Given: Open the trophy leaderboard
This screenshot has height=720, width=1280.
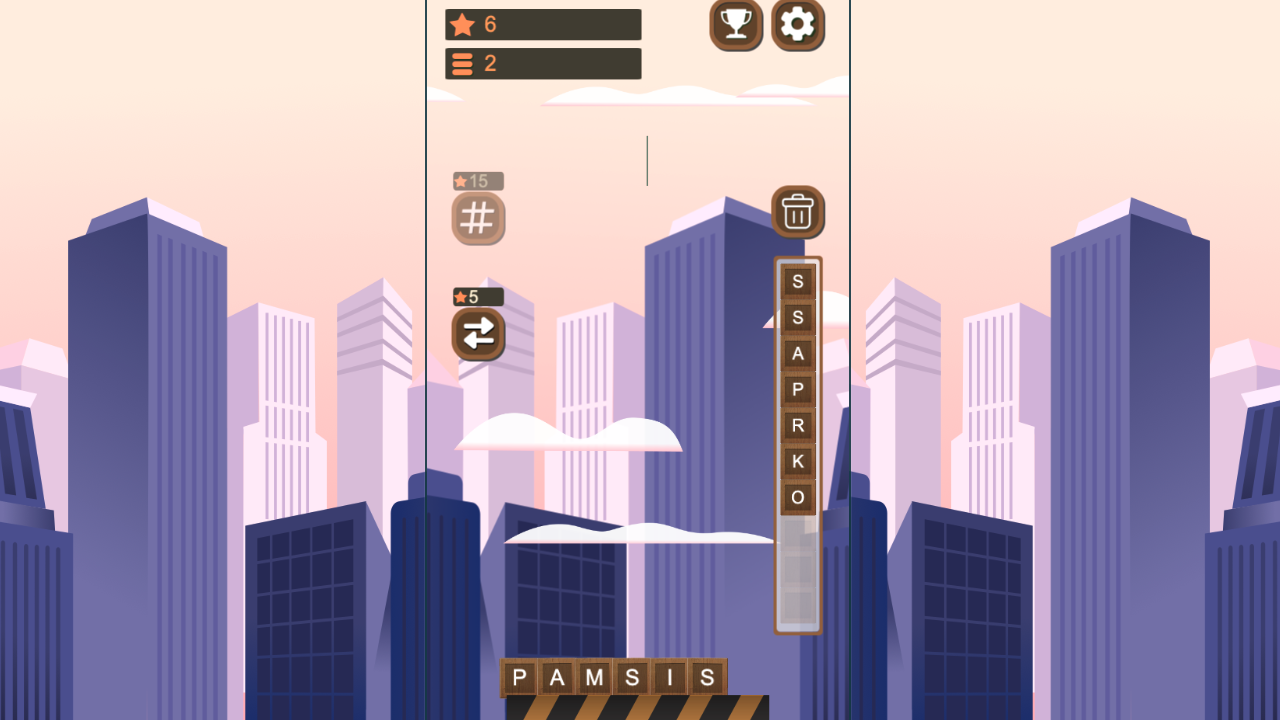Looking at the screenshot, I should click(736, 24).
